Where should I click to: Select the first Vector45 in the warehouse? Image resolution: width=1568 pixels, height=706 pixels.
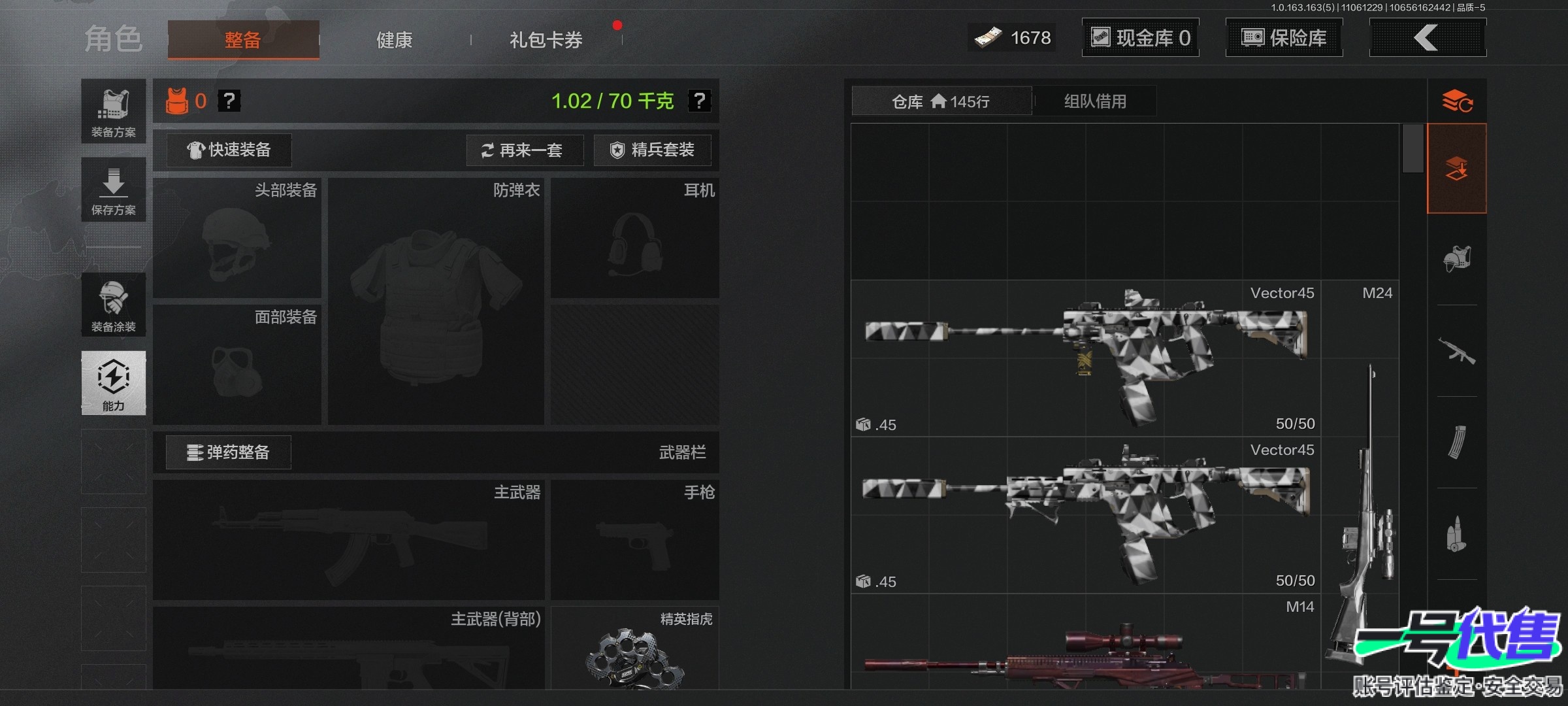pyautogui.click(x=1085, y=358)
